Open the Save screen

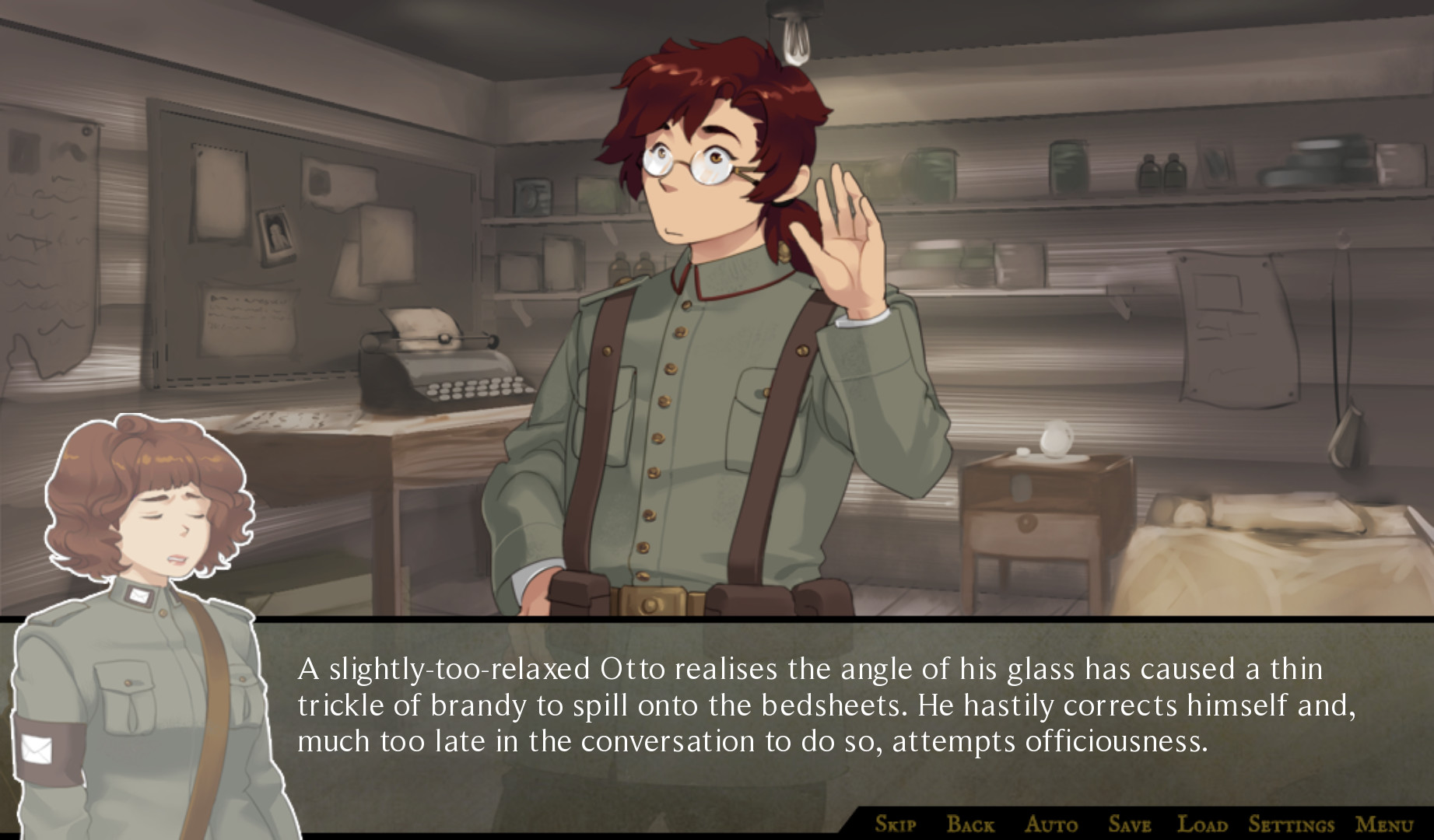click(1131, 823)
